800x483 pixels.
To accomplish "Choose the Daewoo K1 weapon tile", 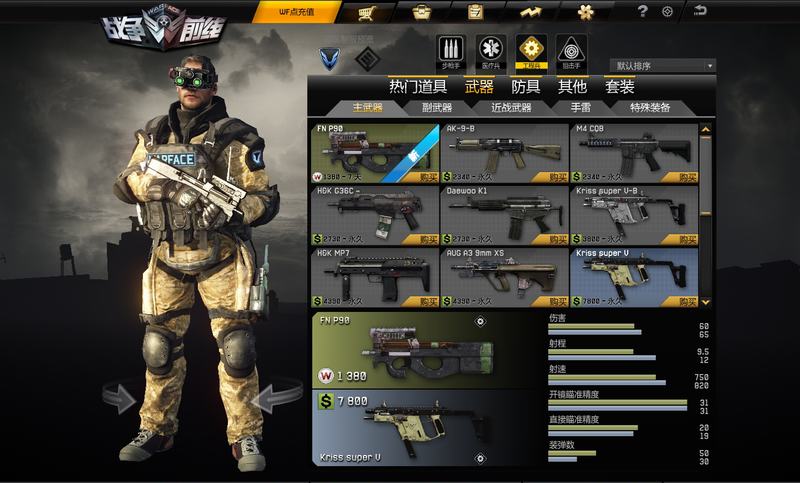I will [x=502, y=215].
